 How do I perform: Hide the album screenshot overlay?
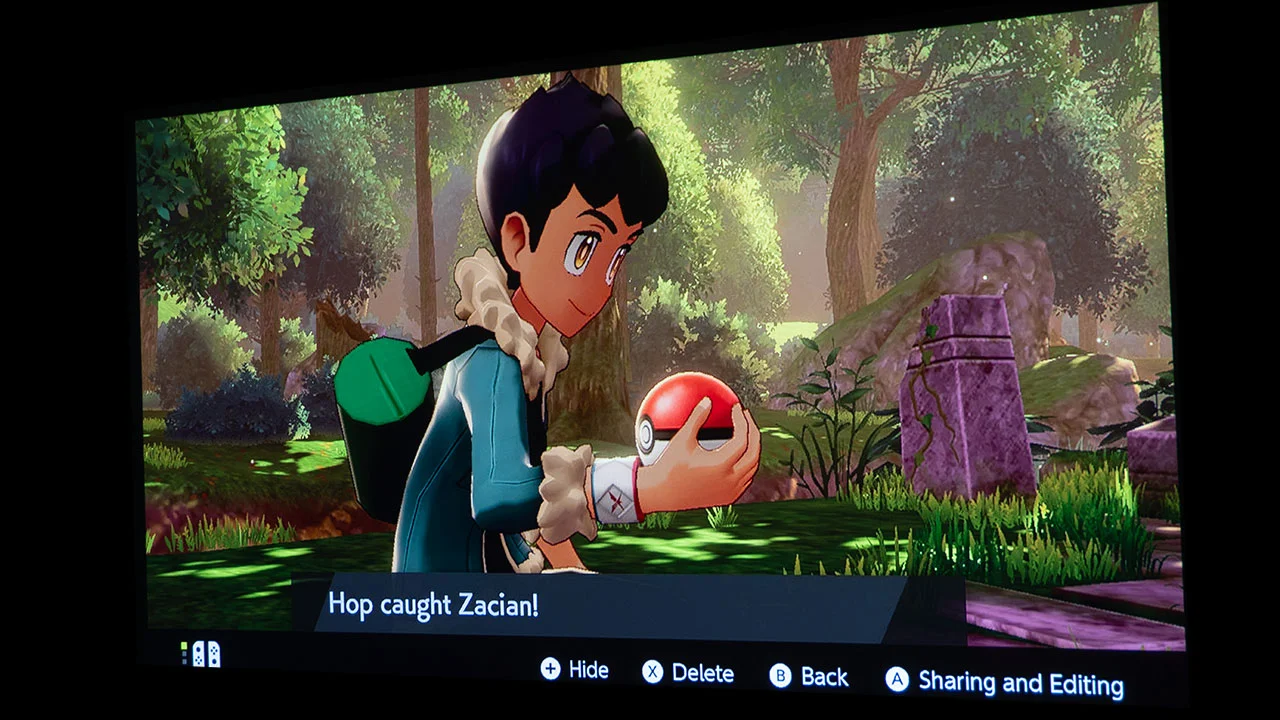(575, 670)
